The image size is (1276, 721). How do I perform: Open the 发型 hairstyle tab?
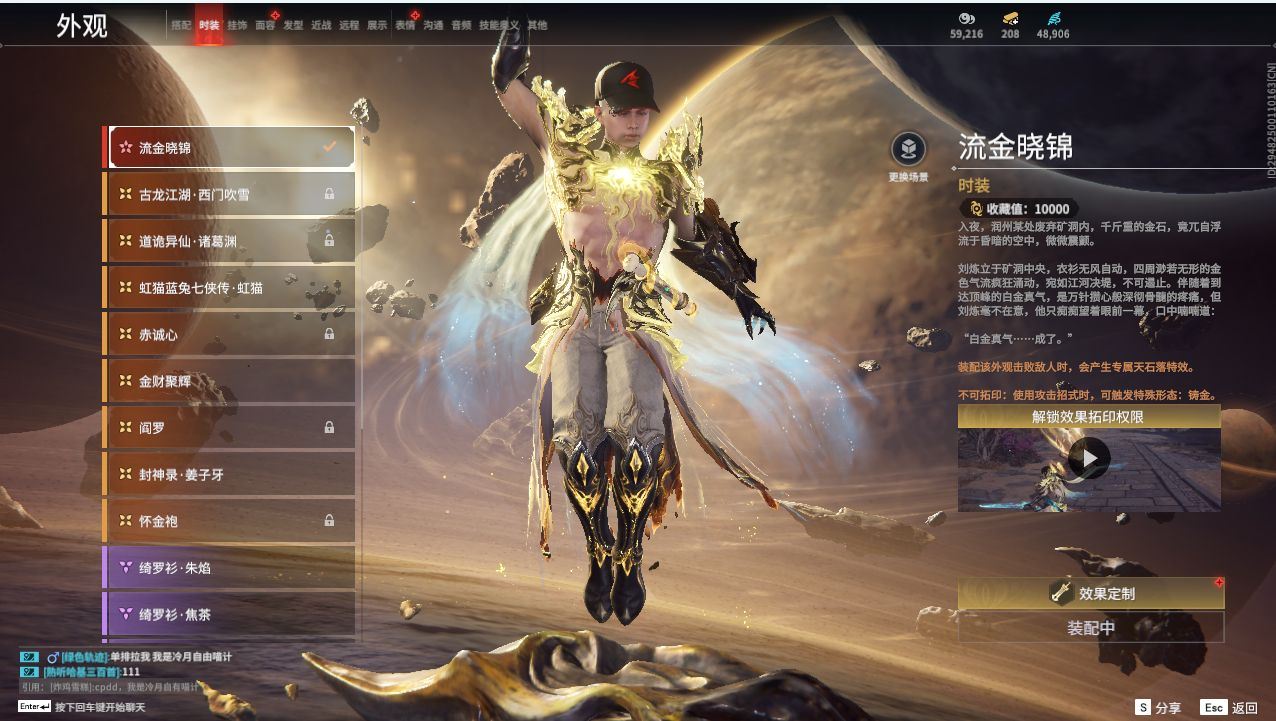[293, 25]
